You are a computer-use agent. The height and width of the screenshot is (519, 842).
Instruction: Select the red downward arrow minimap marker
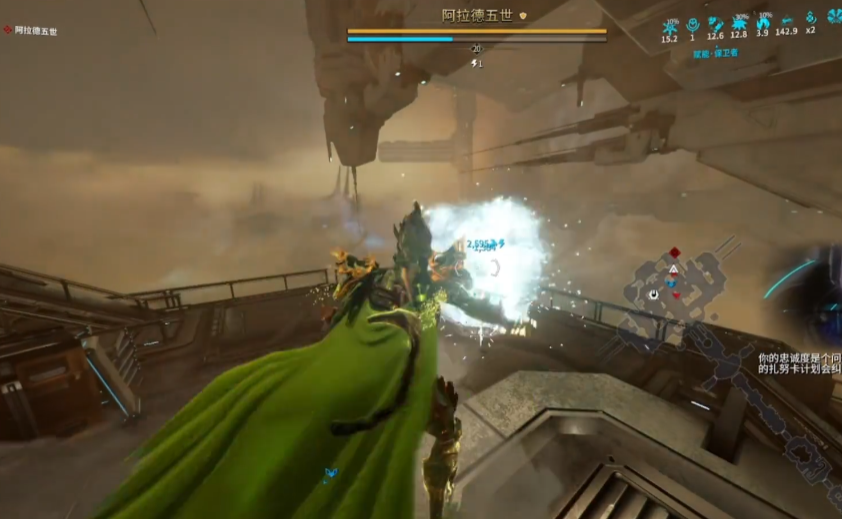pyautogui.click(x=674, y=294)
